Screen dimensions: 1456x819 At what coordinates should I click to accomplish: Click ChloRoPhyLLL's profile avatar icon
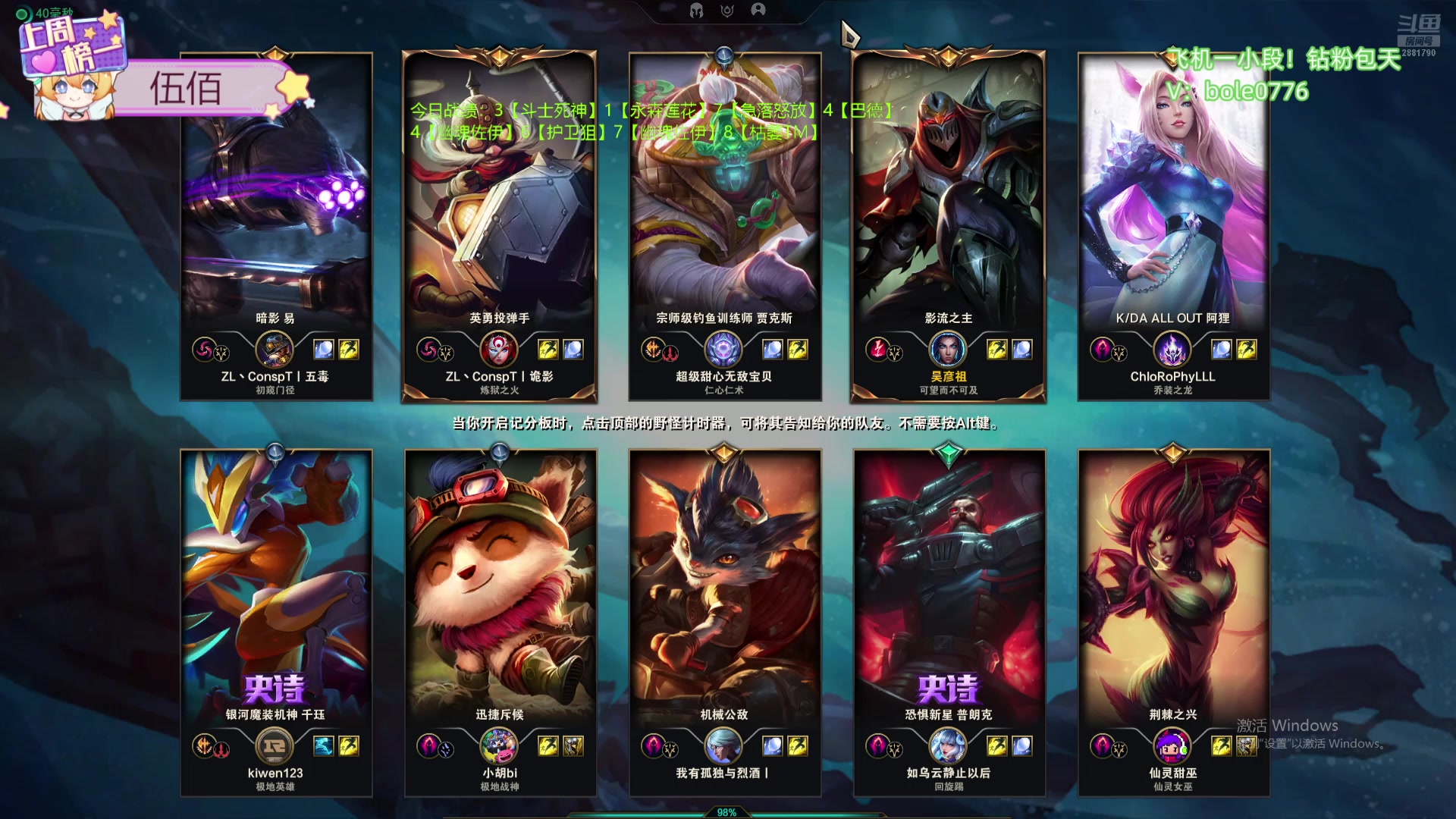coord(1172,350)
